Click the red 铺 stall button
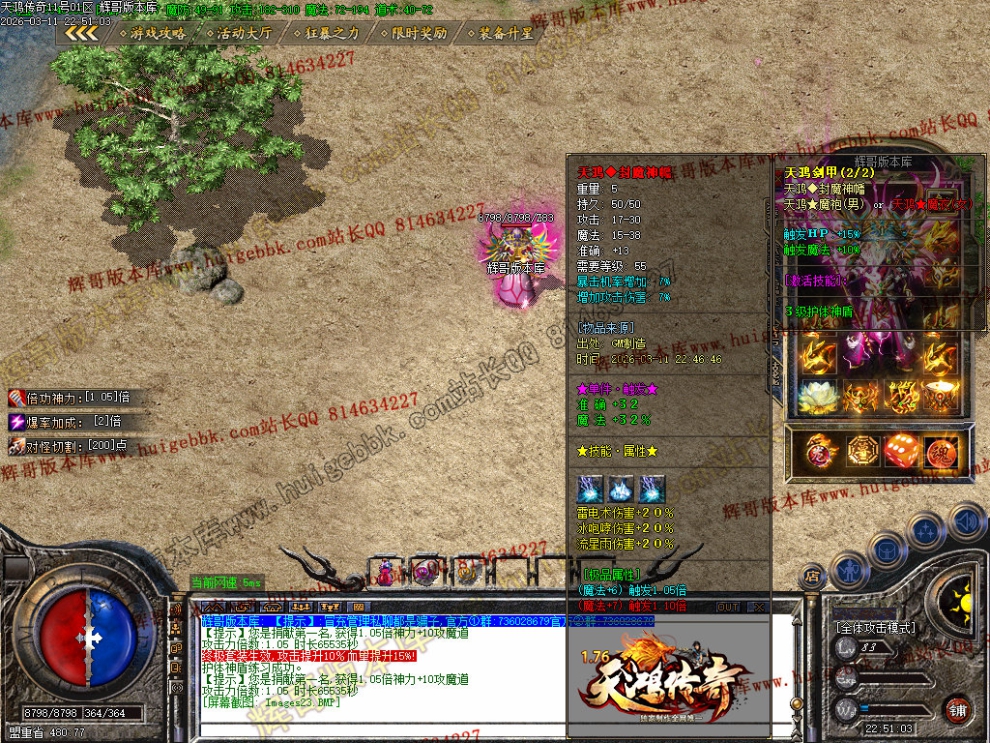 (956, 708)
